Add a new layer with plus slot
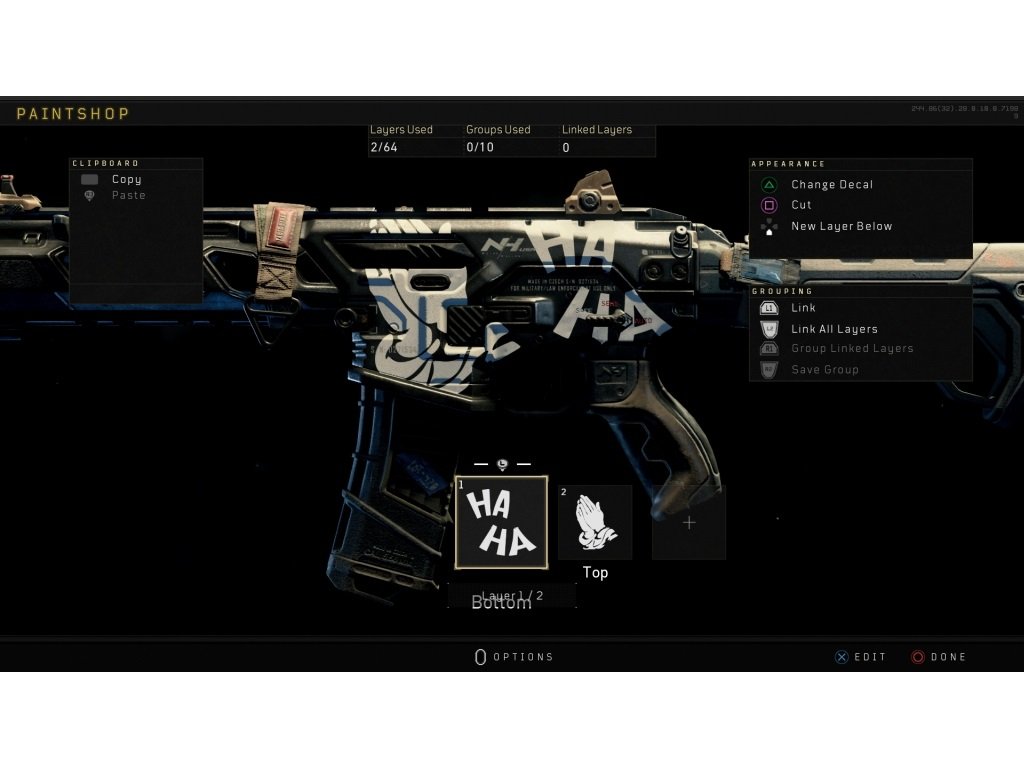This screenshot has height=768, width=1024. pyautogui.click(x=688, y=522)
